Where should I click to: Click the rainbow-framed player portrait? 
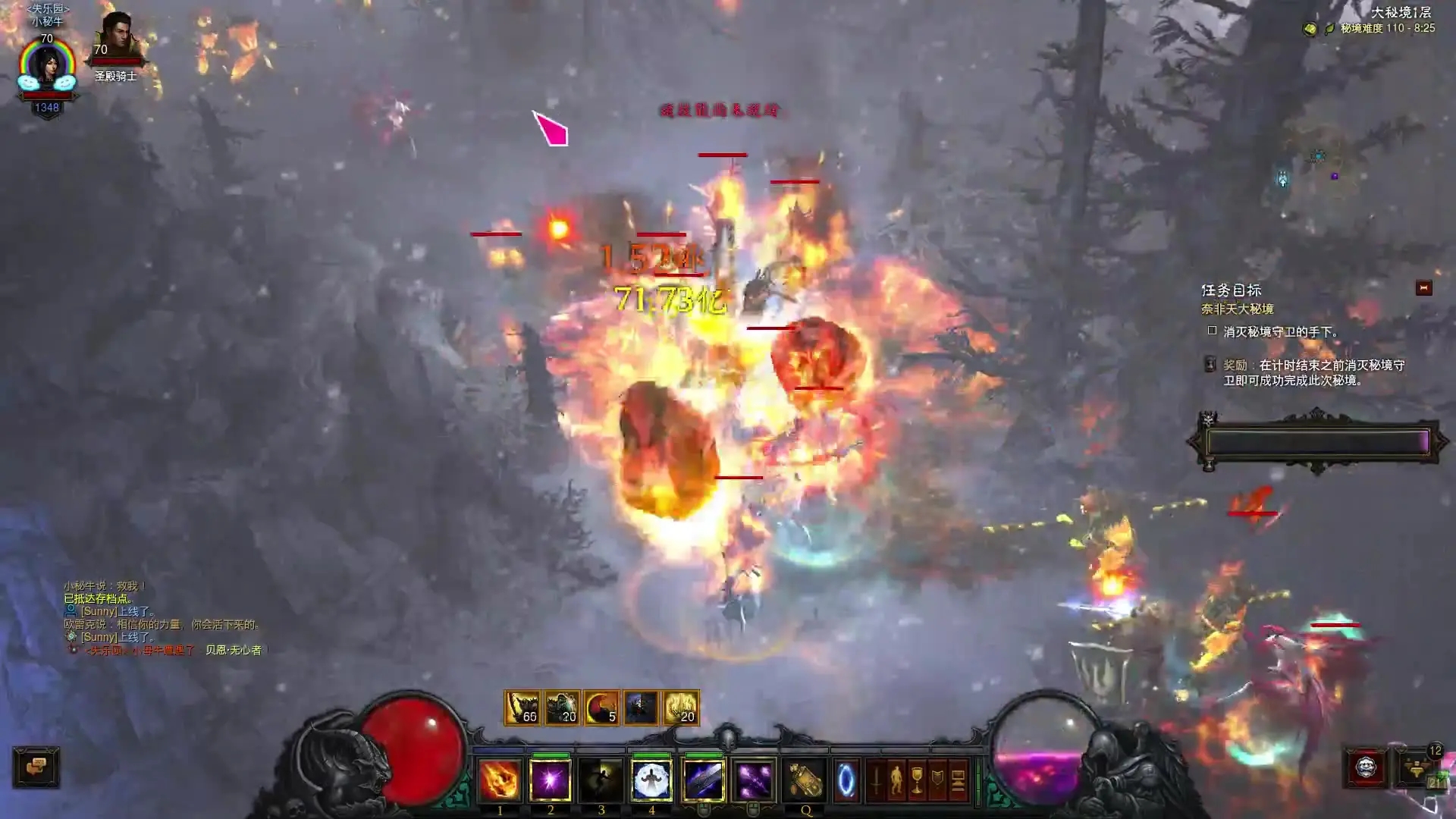[47, 67]
